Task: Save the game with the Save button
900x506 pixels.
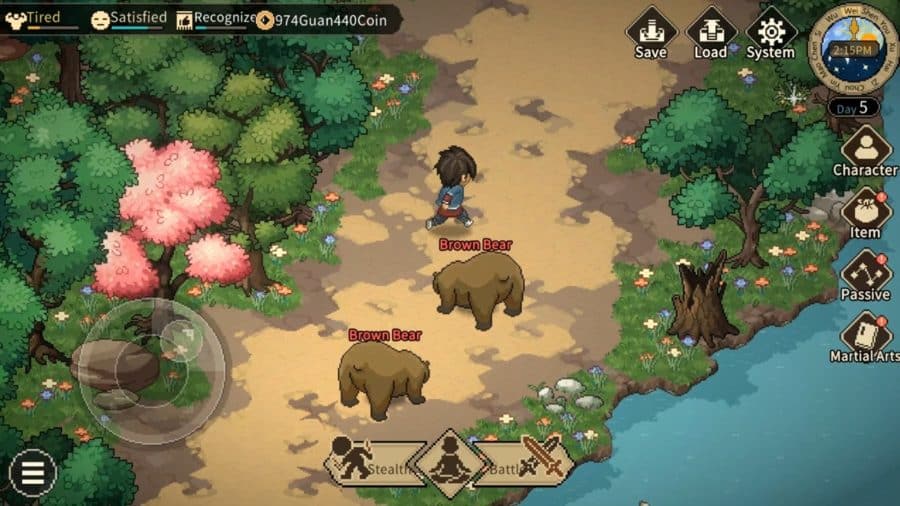Action: [x=651, y=31]
